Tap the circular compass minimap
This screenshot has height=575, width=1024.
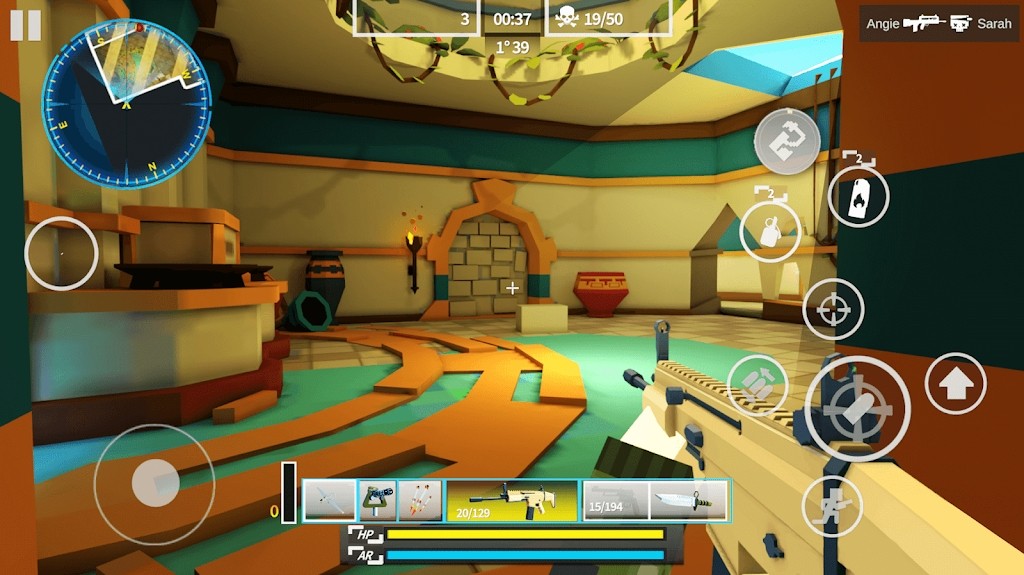pos(126,103)
